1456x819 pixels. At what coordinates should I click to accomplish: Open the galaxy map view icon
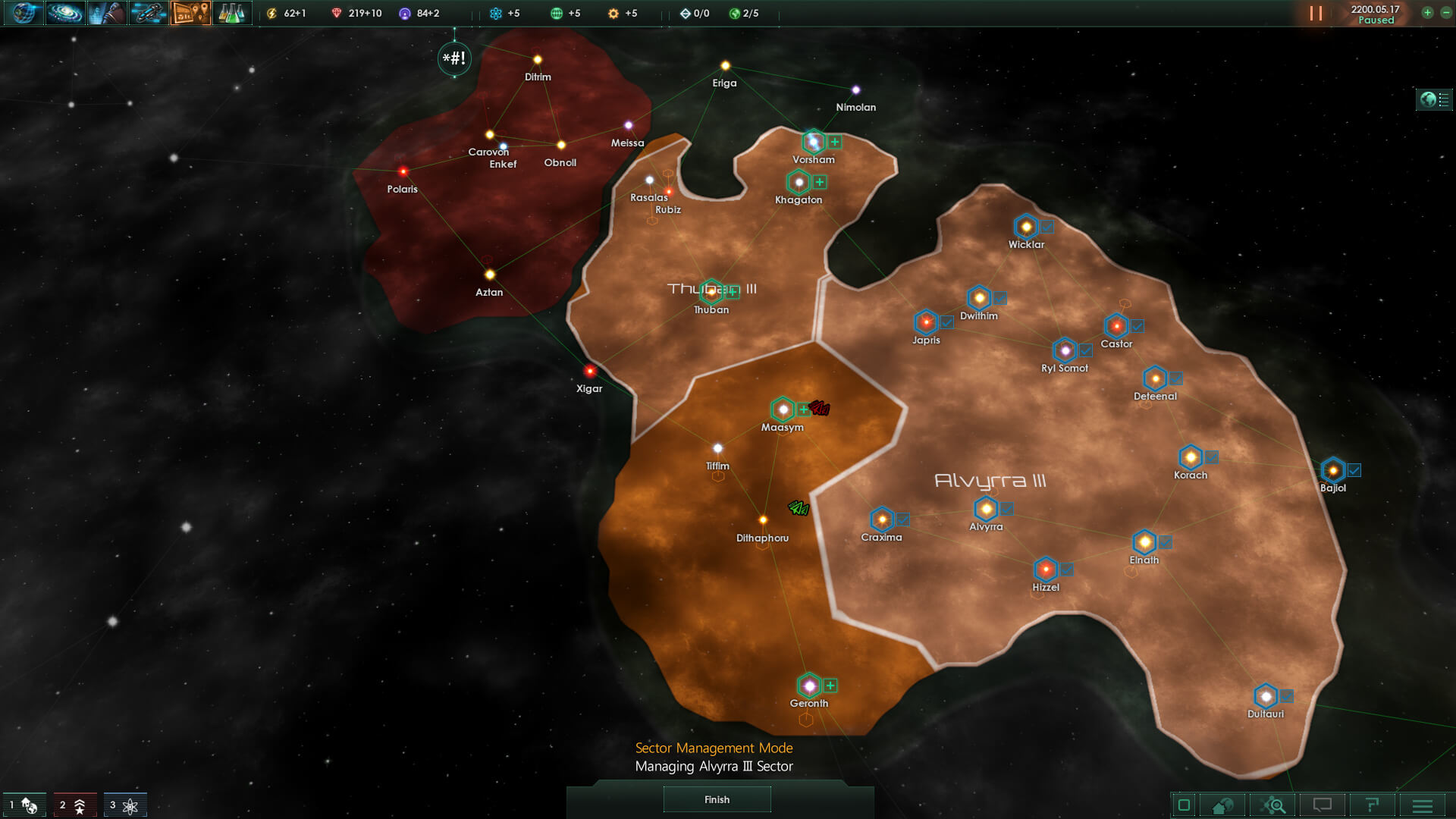point(66,14)
